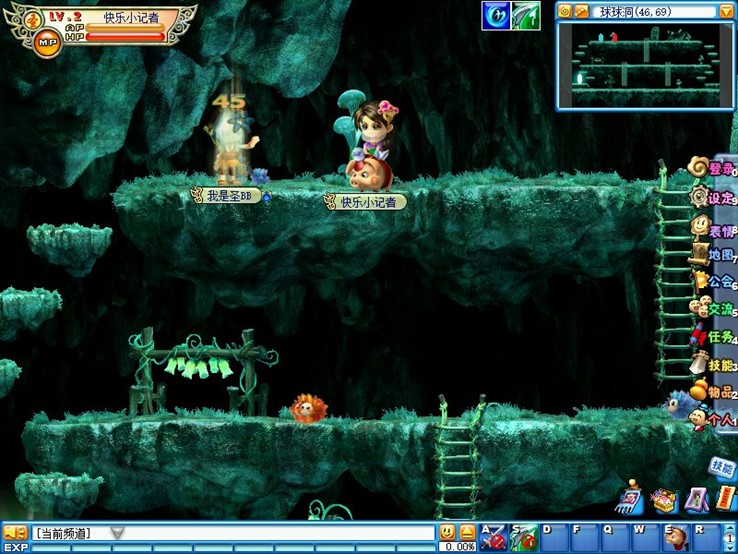The width and height of the screenshot is (738, 554).
Task: Open the chat channel dropdown arrow
Action: (117, 533)
